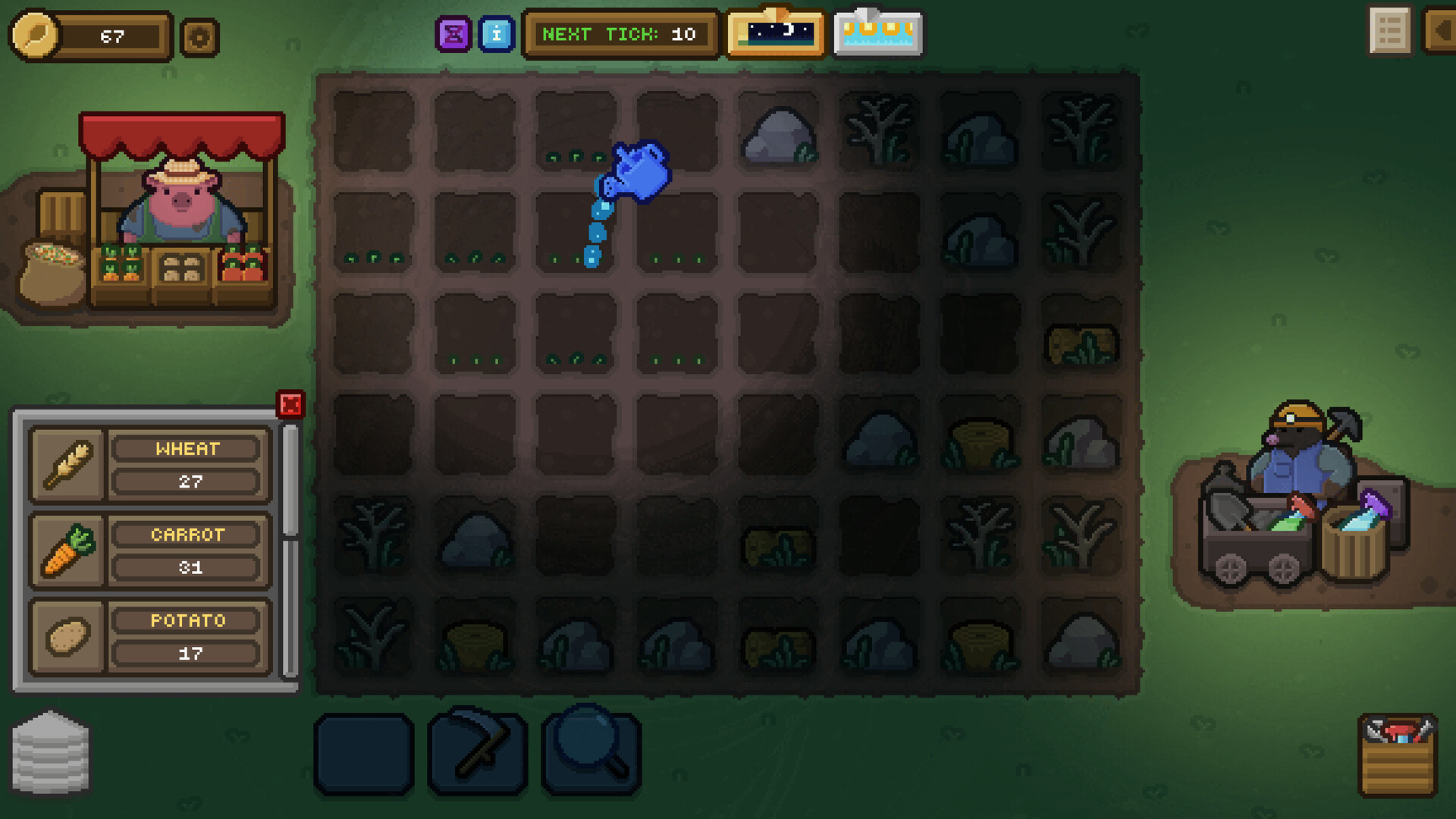The height and width of the screenshot is (819, 1456).
Task: Open the settings gear next to the coin counter
Action: pyautogui.click(x=198, y=36)
